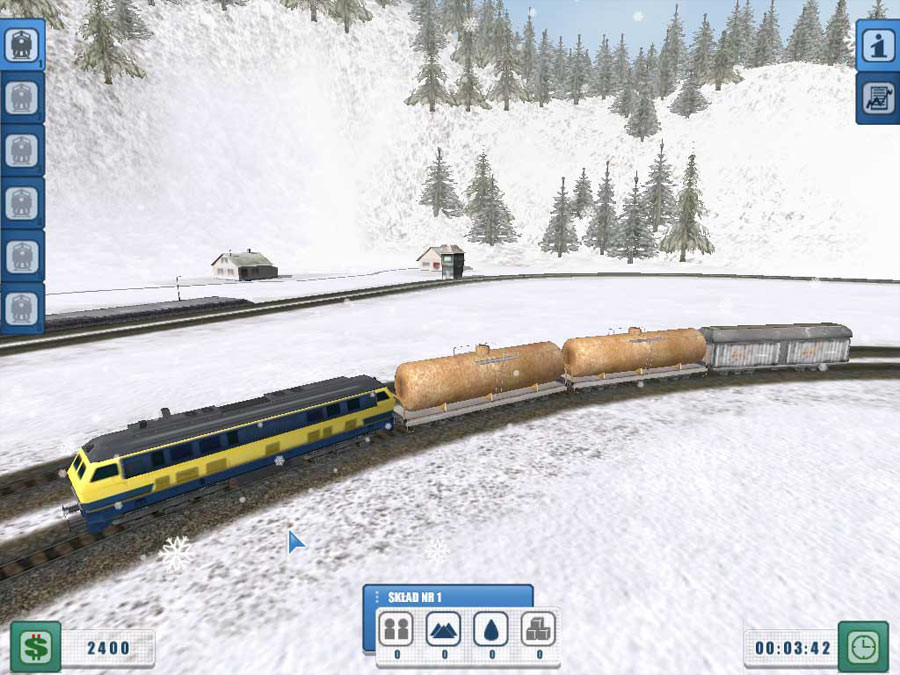The image size is (900, 675).
Task: Click the SKŁAD NR 1 panel header
Action: (447, 597)
